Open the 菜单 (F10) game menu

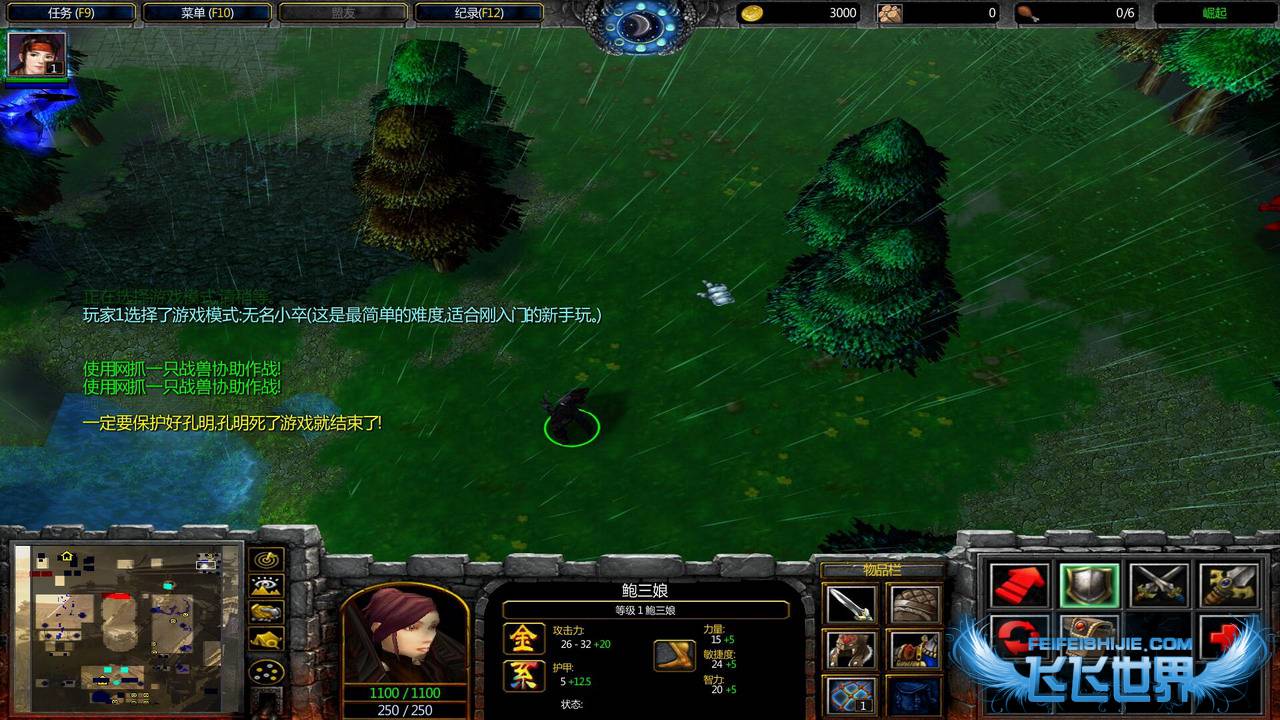click(206, 13)
